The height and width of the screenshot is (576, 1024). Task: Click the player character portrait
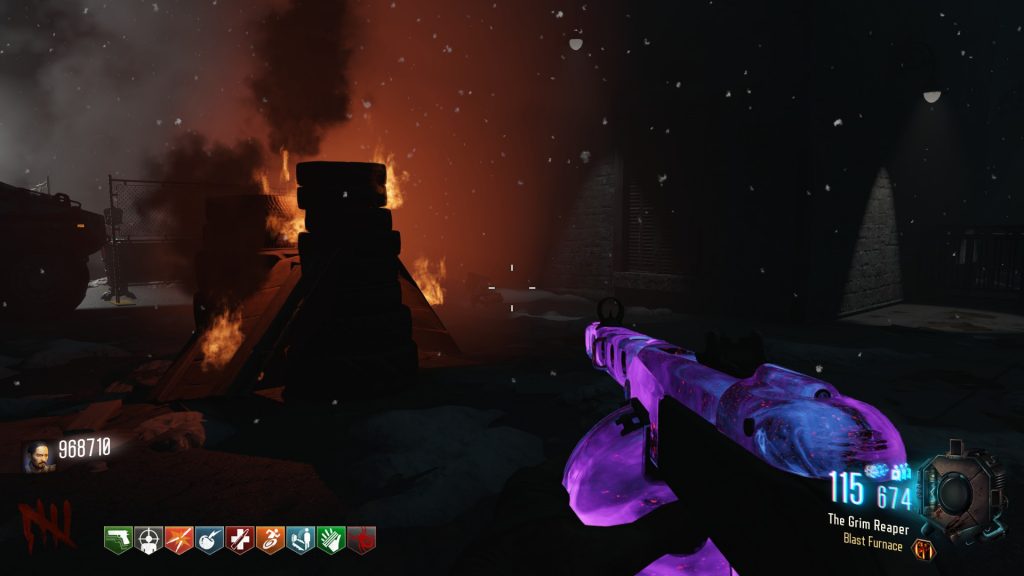pos(38,457)
